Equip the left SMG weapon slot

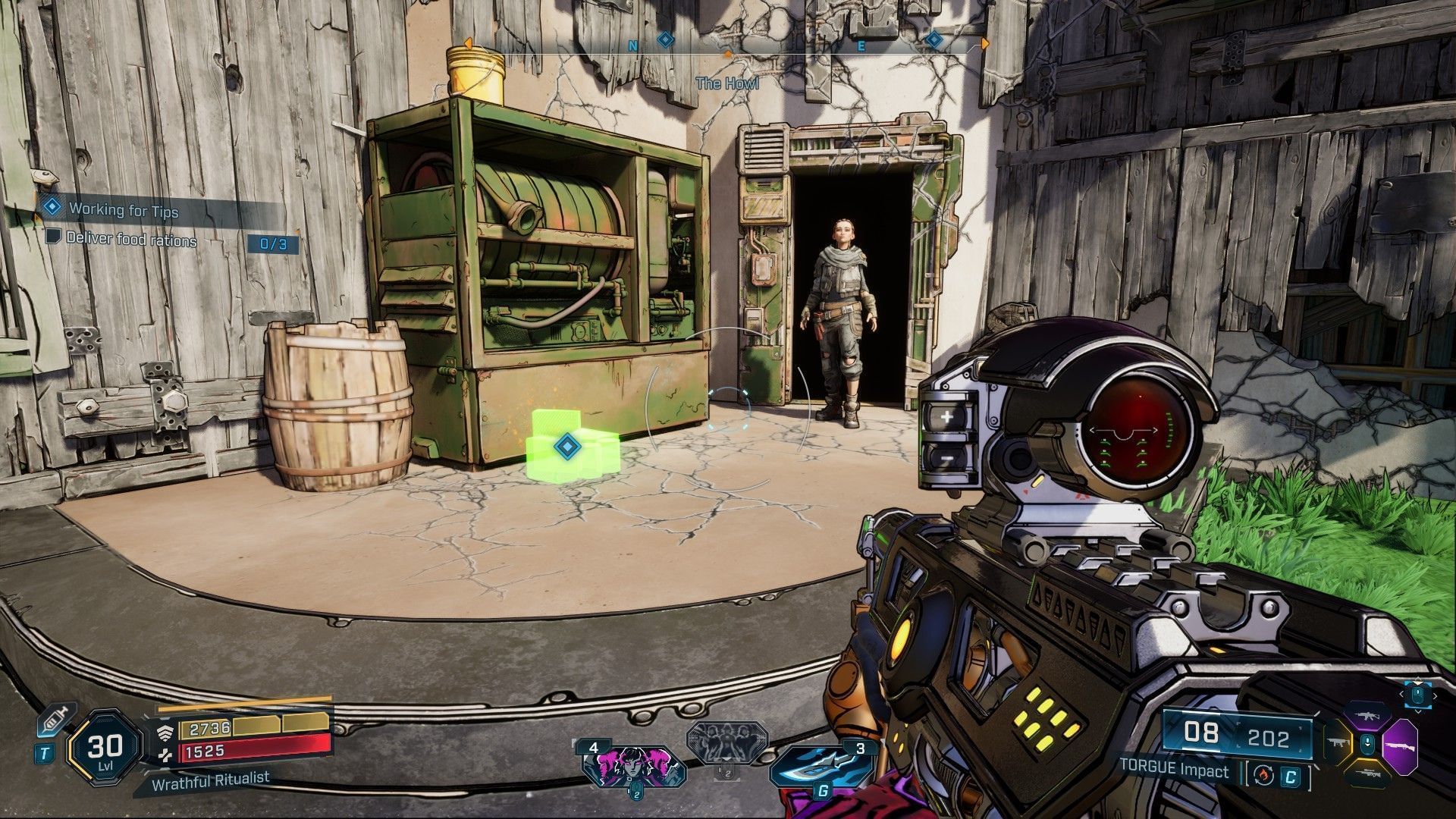1338,742
